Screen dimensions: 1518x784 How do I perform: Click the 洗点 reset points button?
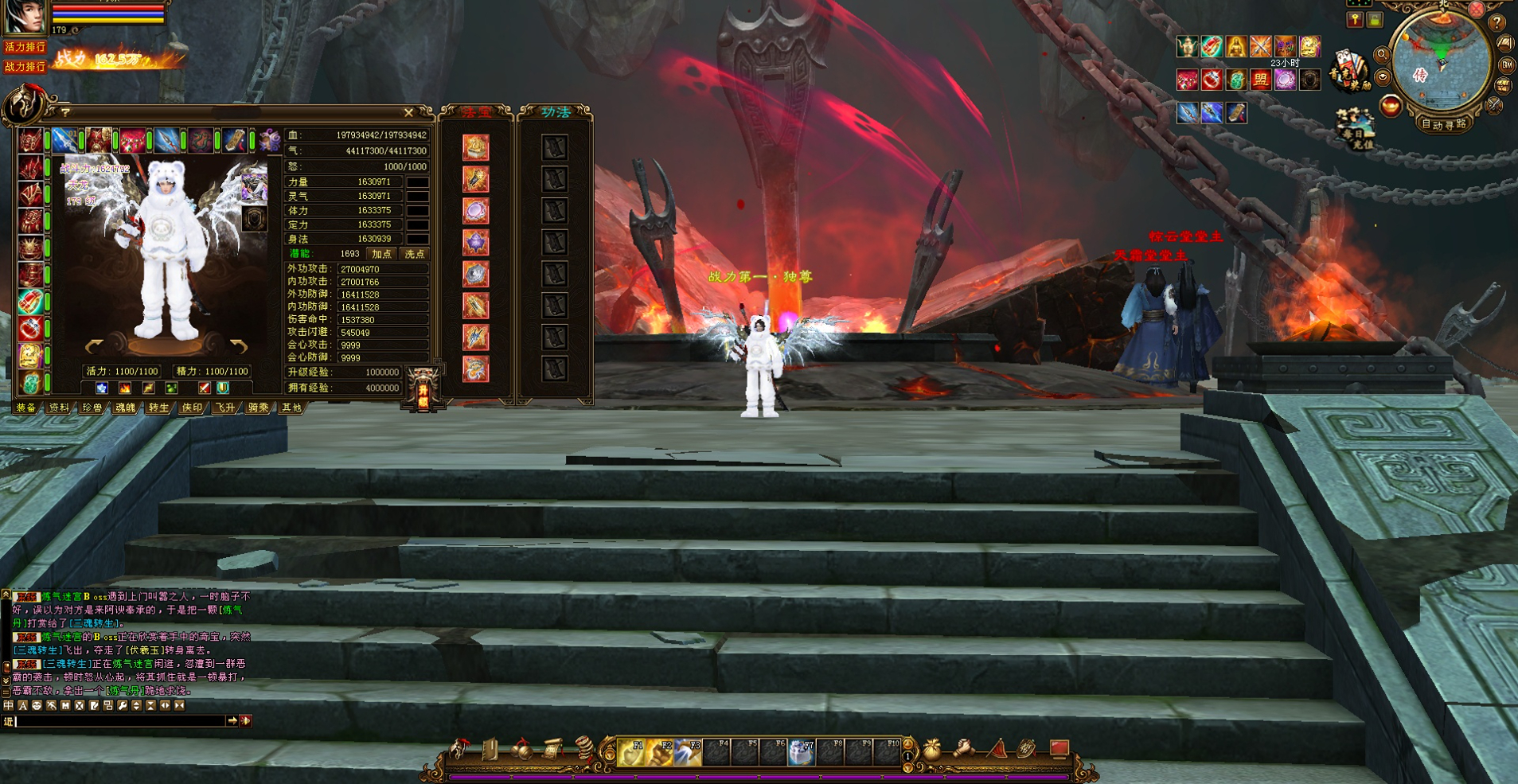tap(415, 254)
